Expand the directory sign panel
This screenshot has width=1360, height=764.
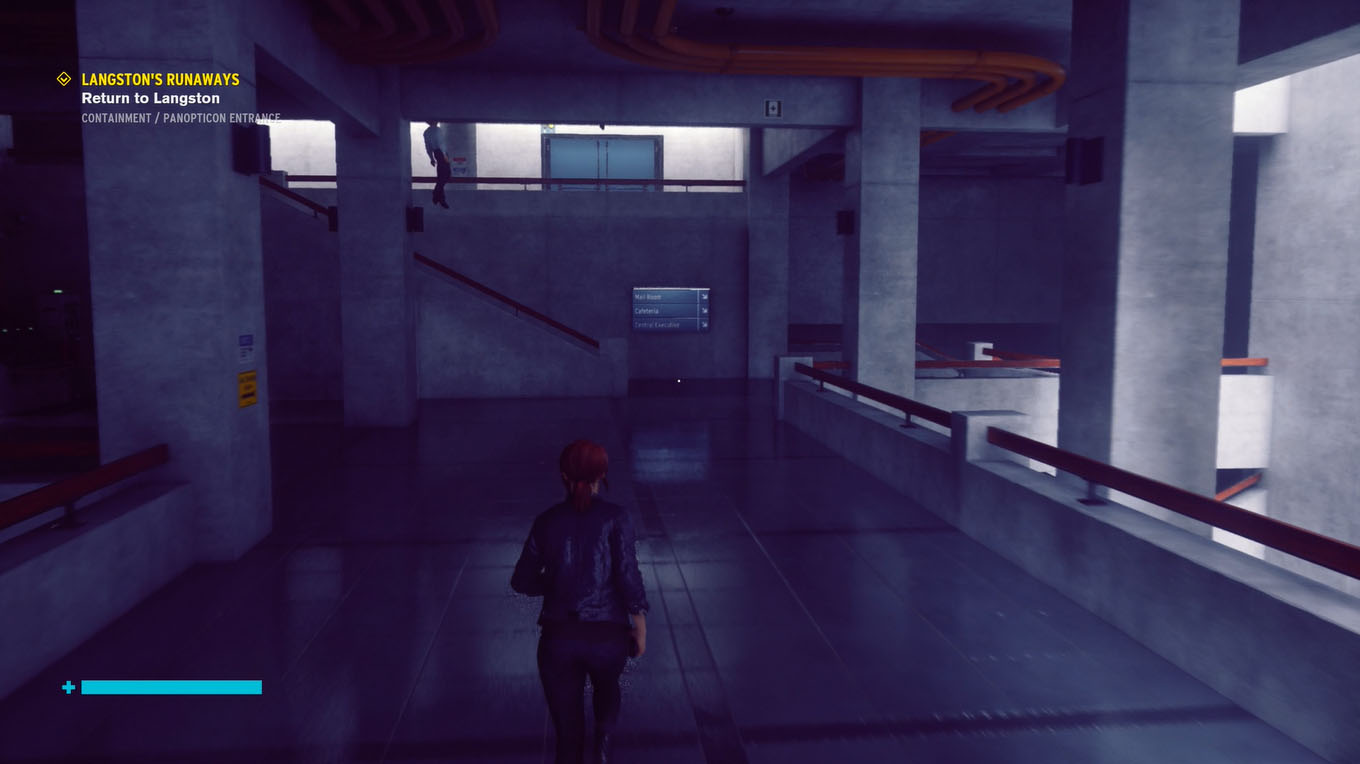668,310
